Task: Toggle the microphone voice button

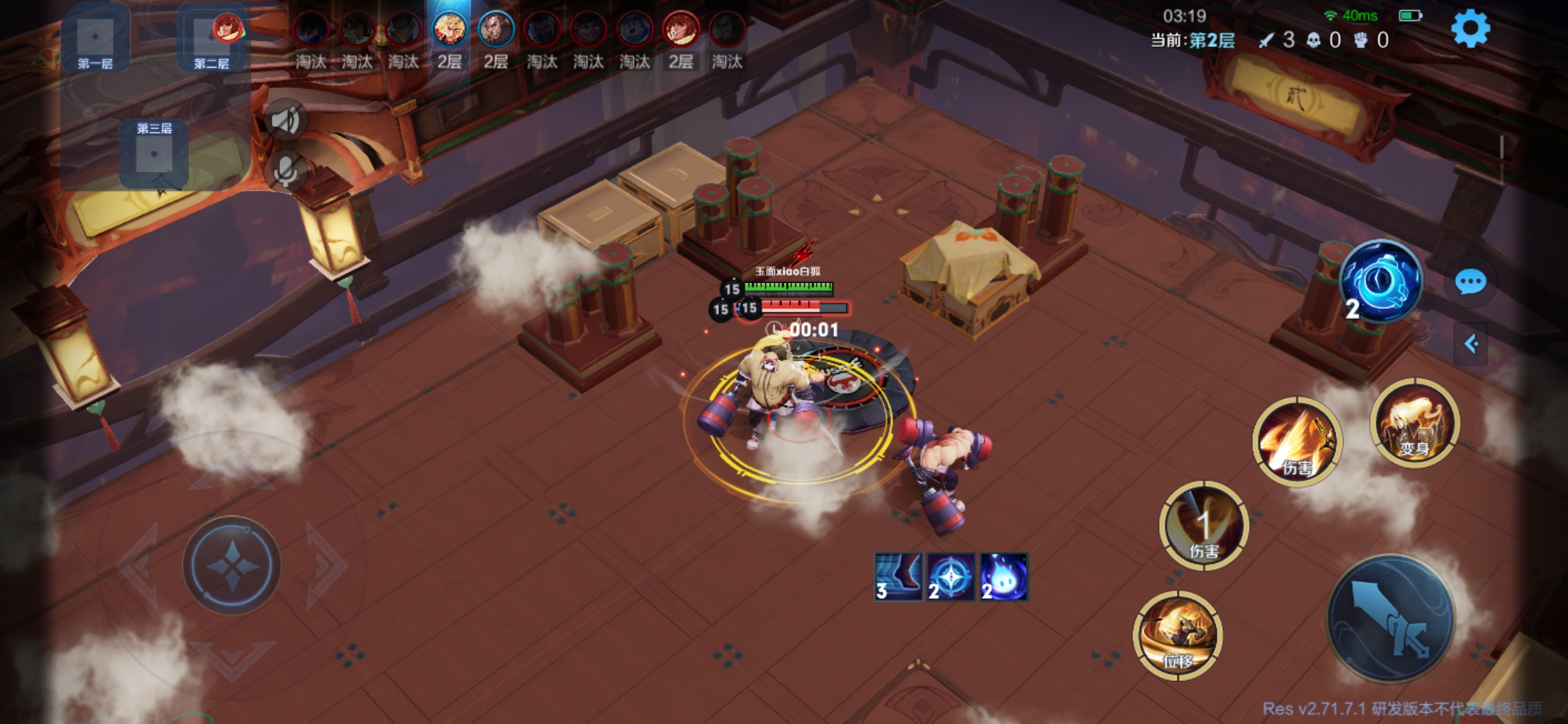Action: click(286, 172)
